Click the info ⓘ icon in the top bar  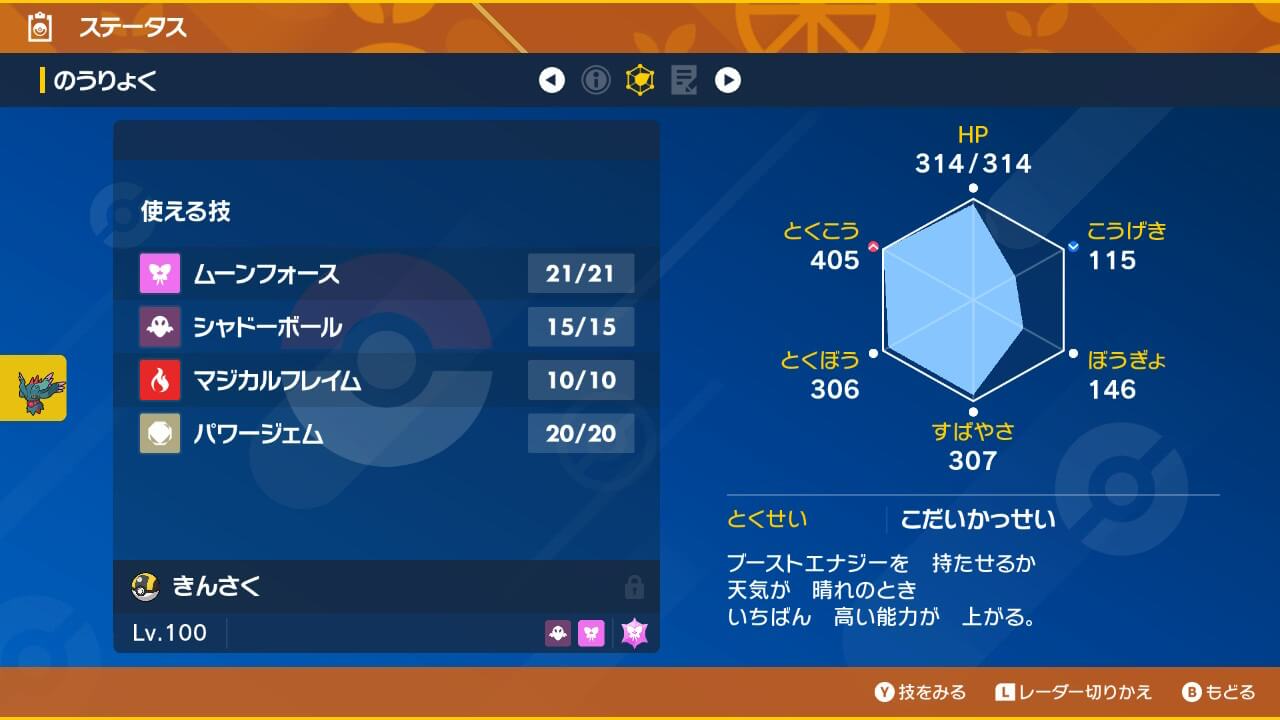point(597,81)
